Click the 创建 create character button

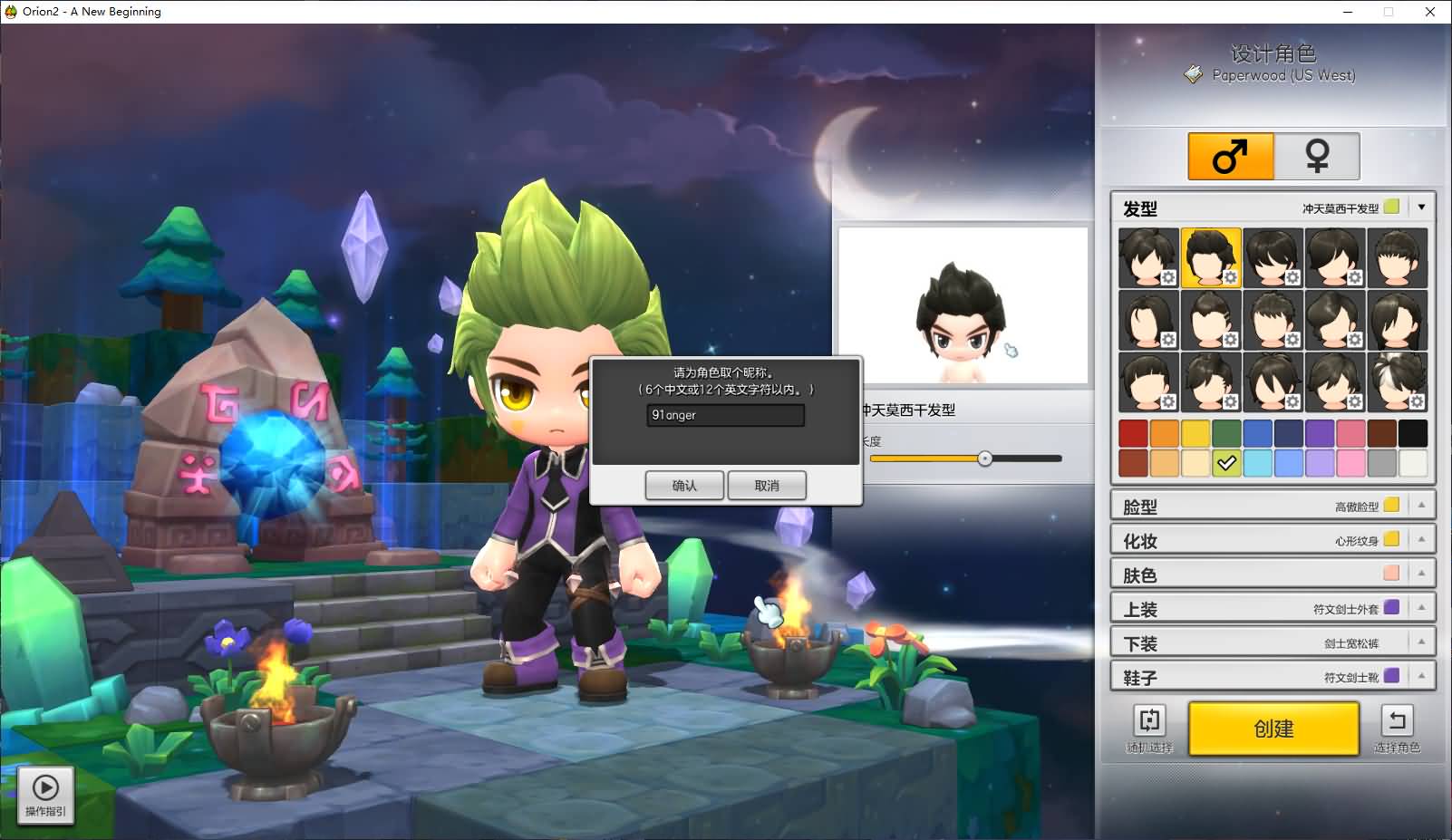[1273, 729]
